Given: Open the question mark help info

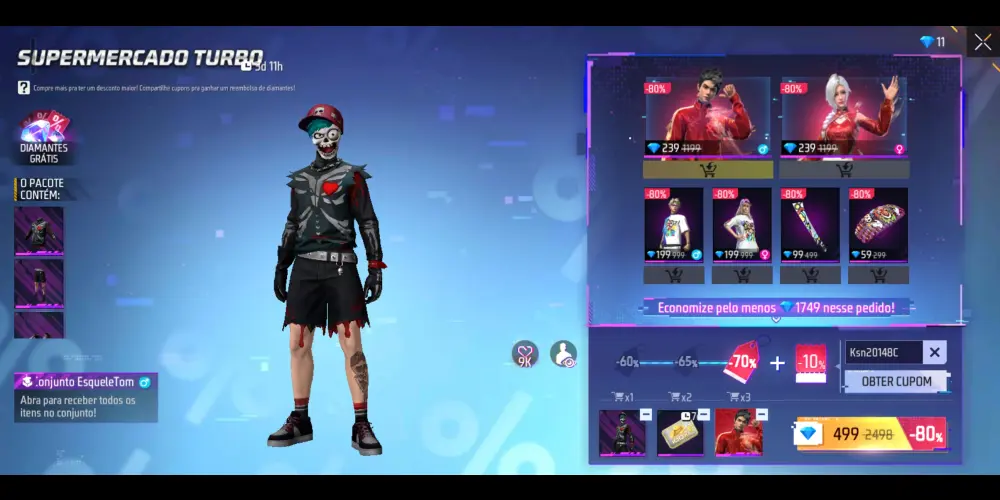Looking at the screenshot, I should coord(23,88).
